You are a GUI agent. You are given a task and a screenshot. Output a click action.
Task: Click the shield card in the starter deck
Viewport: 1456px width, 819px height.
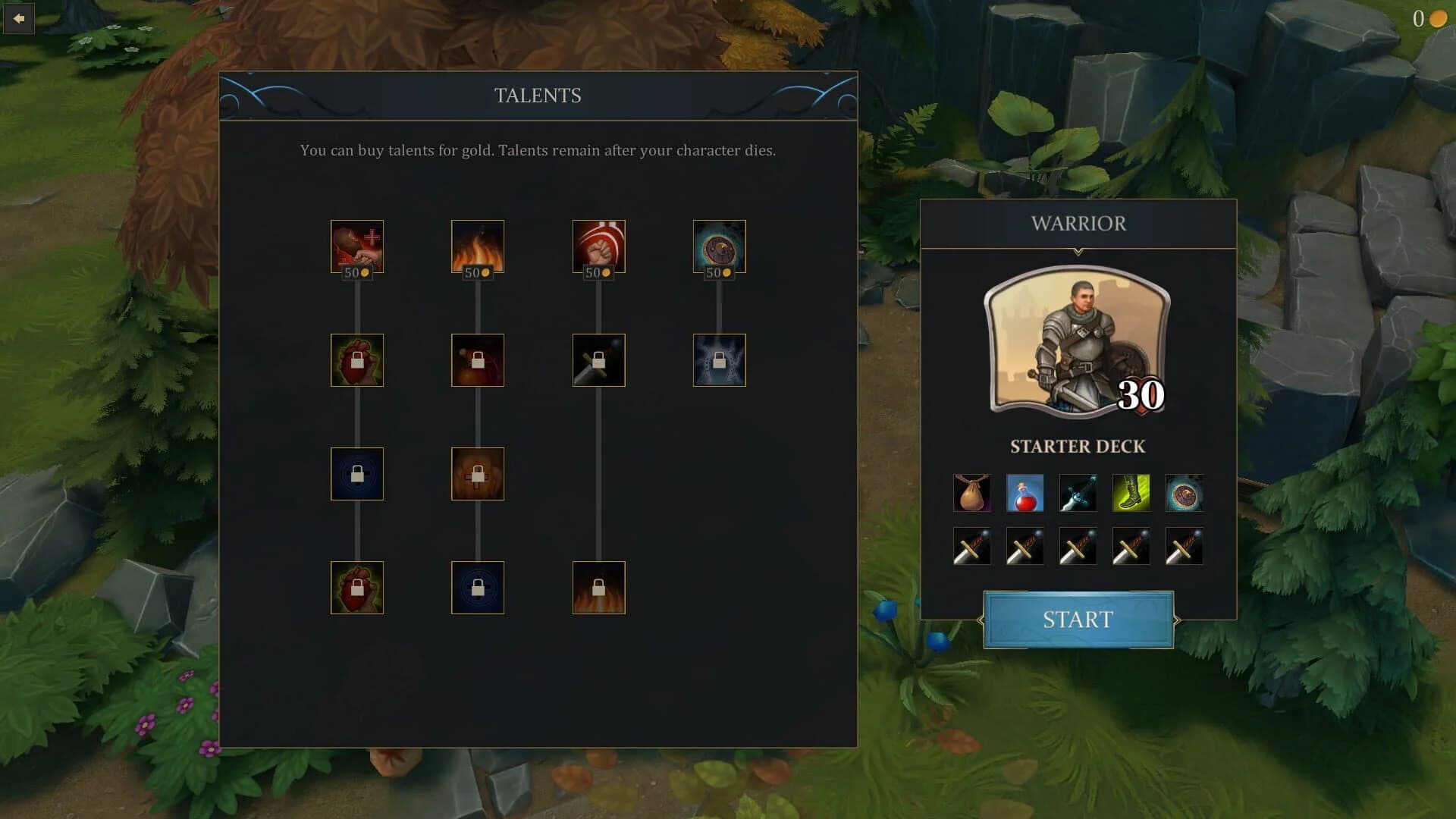tap(1184, 493)
